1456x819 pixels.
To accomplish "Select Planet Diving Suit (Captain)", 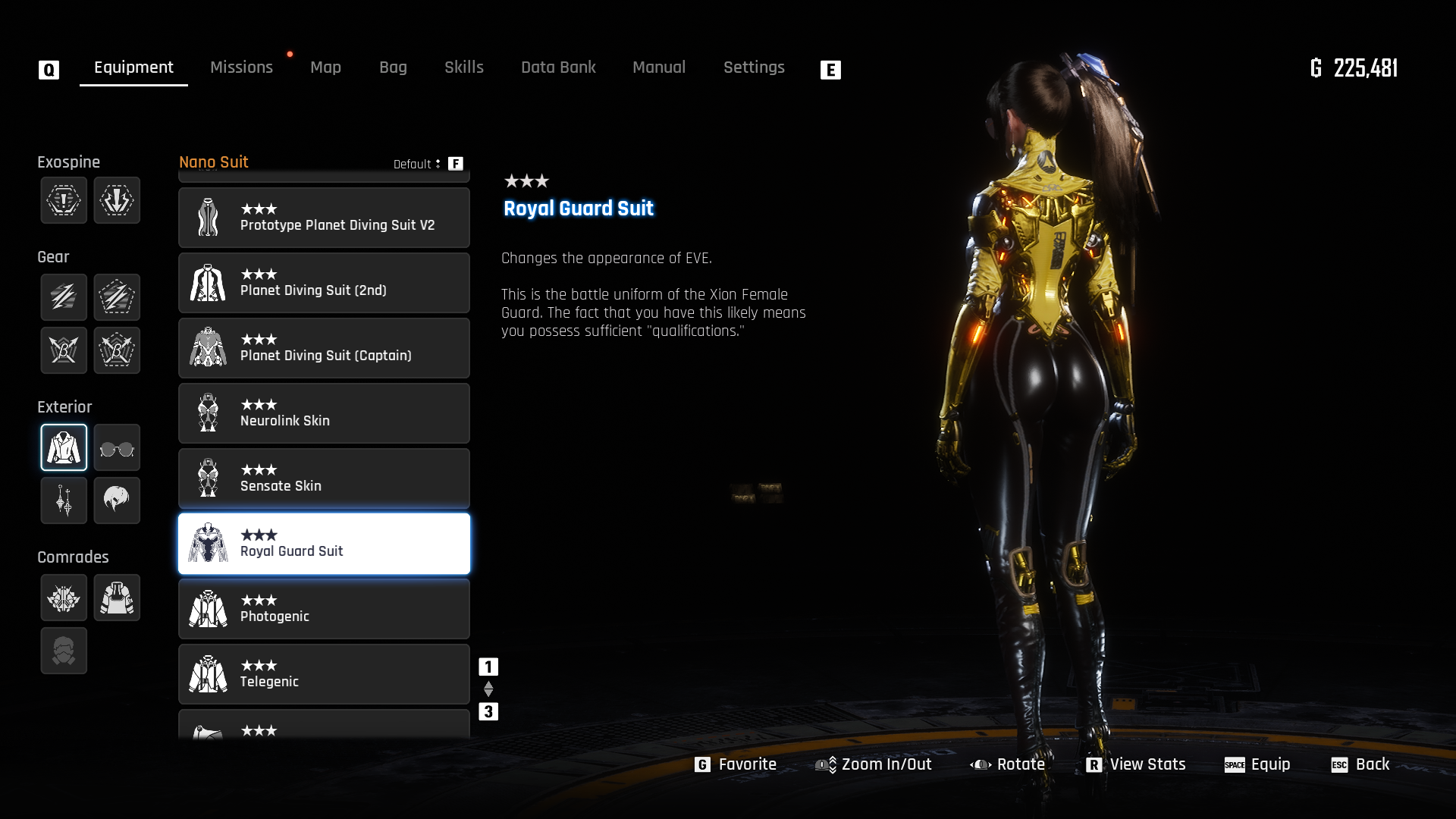I will [324, 348].
